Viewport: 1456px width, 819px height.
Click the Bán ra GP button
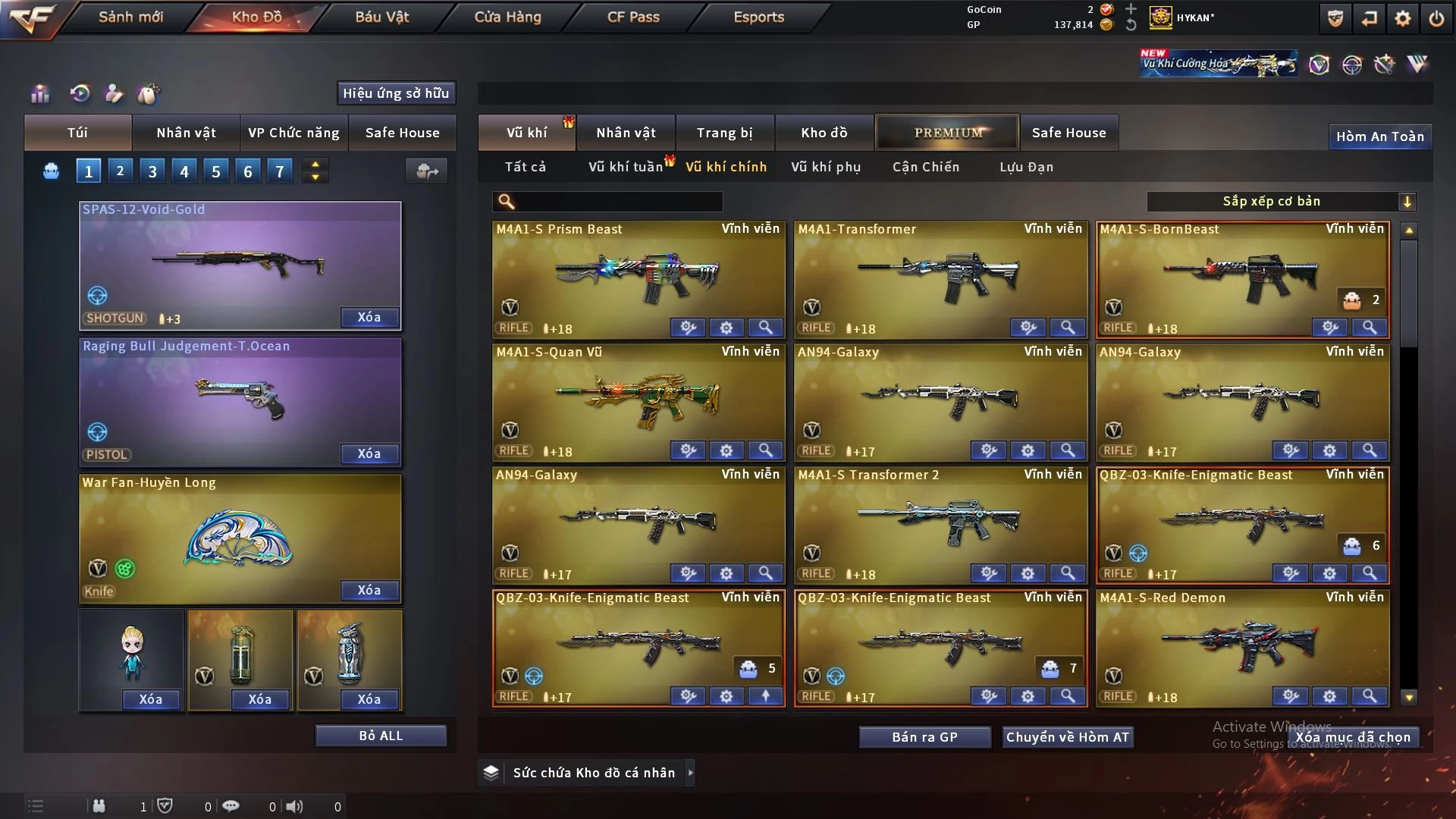[x=924, y=737]
